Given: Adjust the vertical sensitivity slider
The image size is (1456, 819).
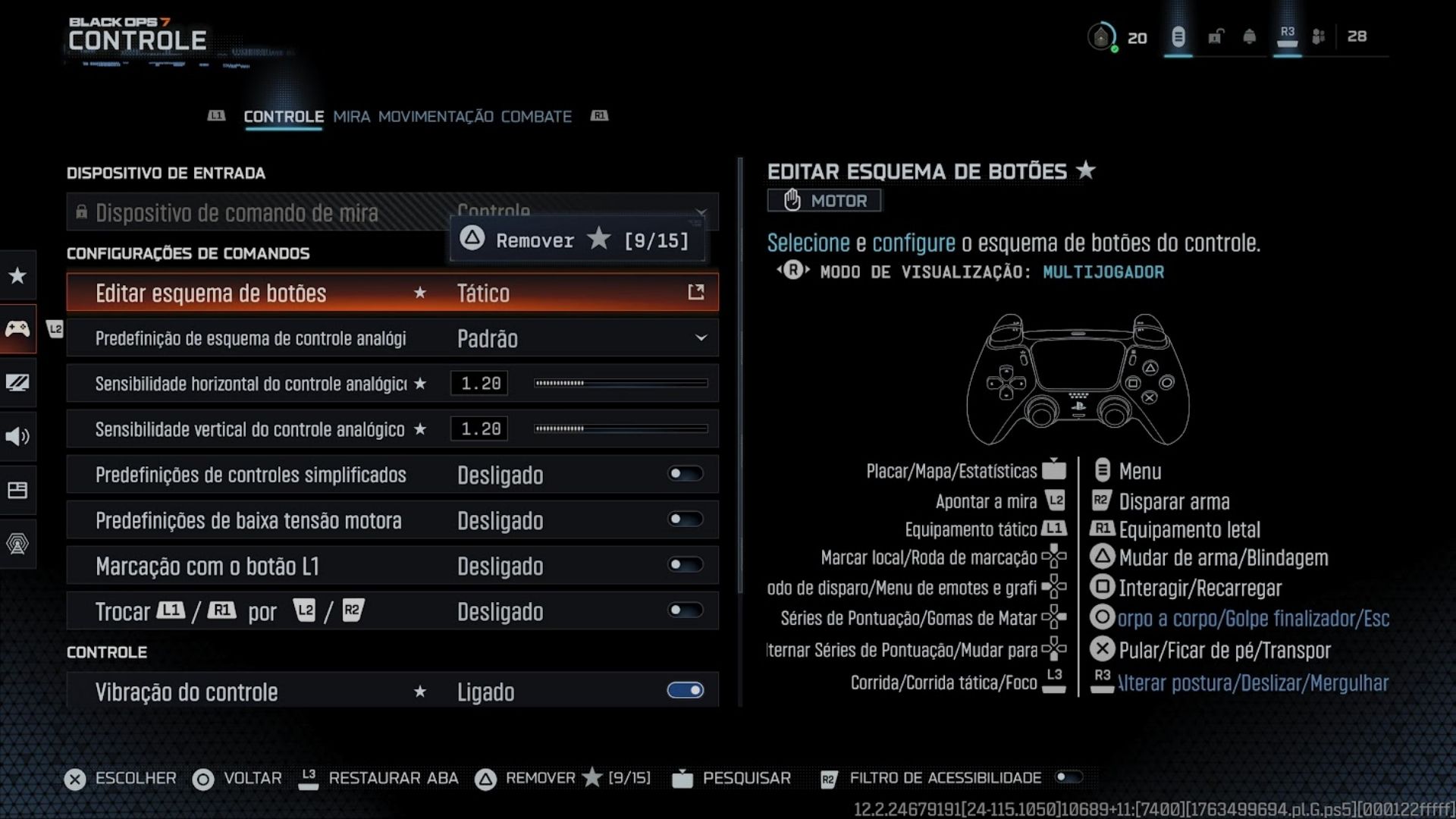Looking at the screenshot, I should (x=620, y=429).
